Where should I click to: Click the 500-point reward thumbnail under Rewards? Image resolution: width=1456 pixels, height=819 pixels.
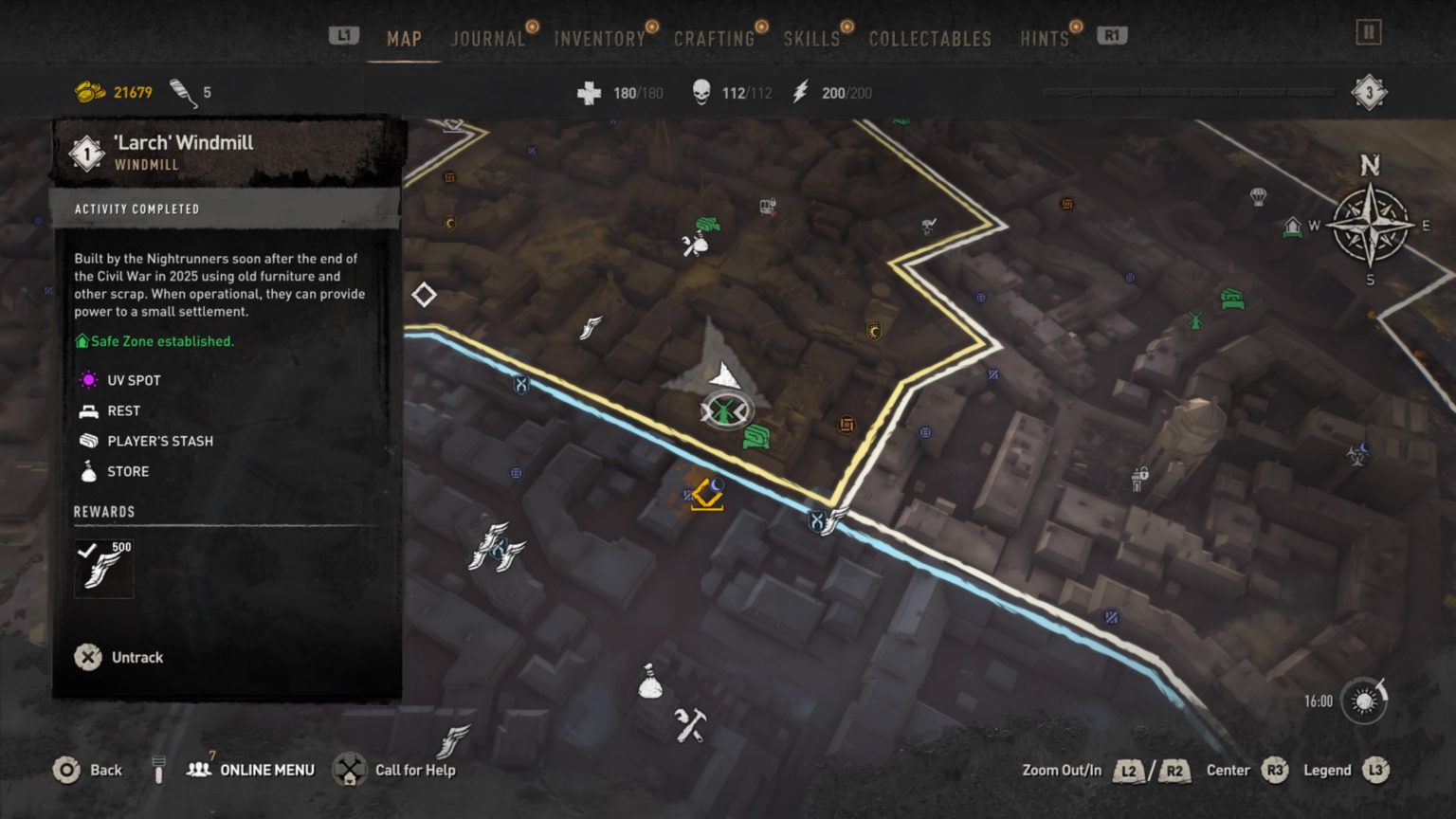(103, 568)
